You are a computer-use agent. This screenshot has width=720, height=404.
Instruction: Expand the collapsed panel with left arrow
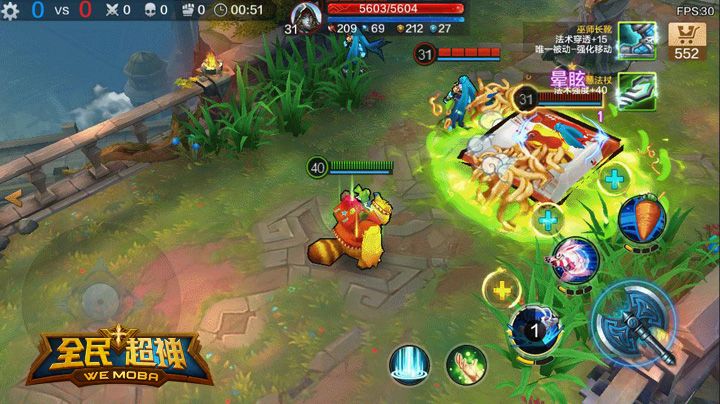[13, 198]
